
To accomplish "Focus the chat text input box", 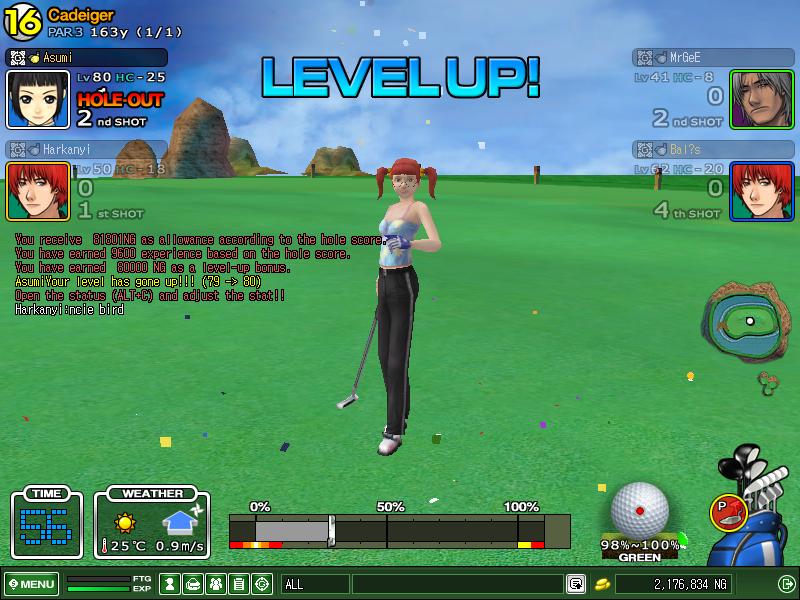I will (x=457, y=584).
